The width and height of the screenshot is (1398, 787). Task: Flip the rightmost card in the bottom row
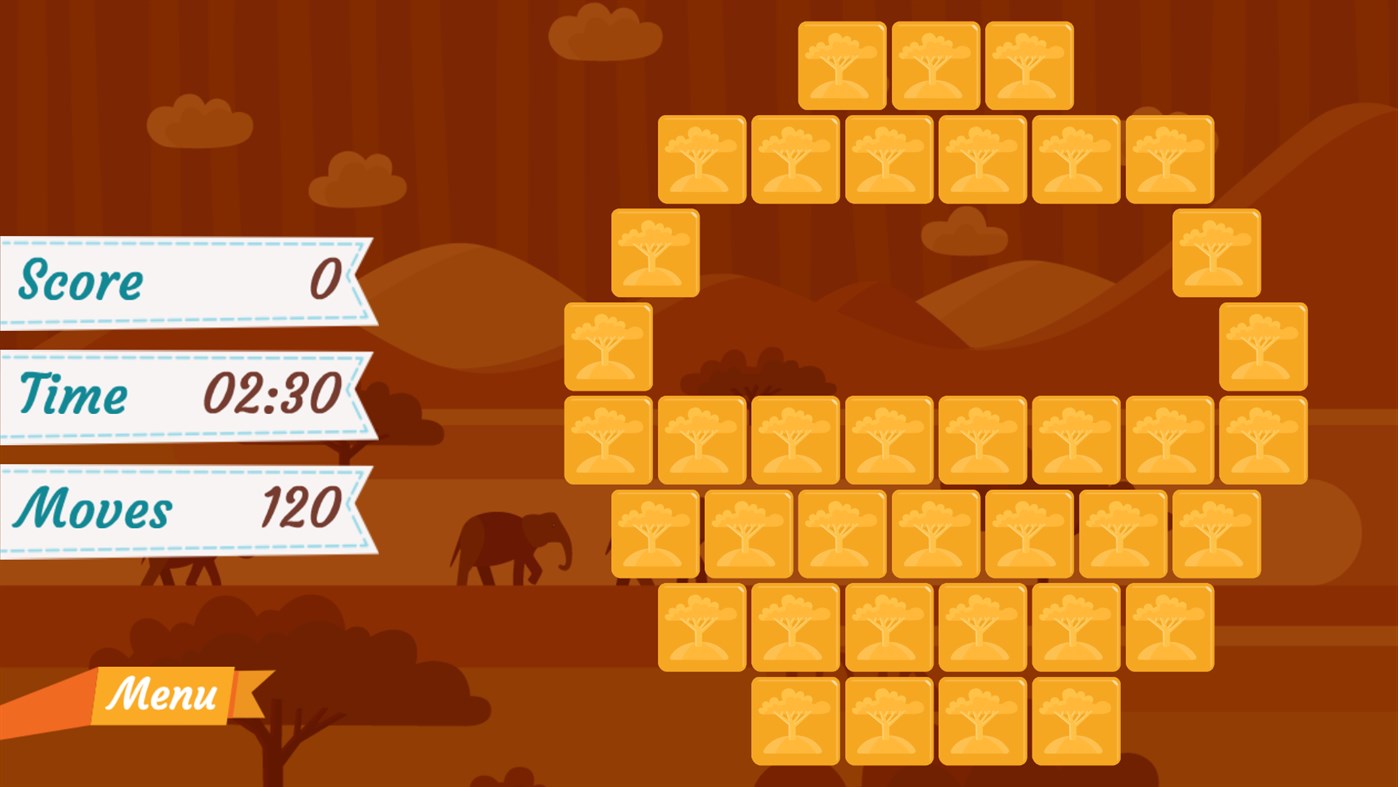[1075, 720]
